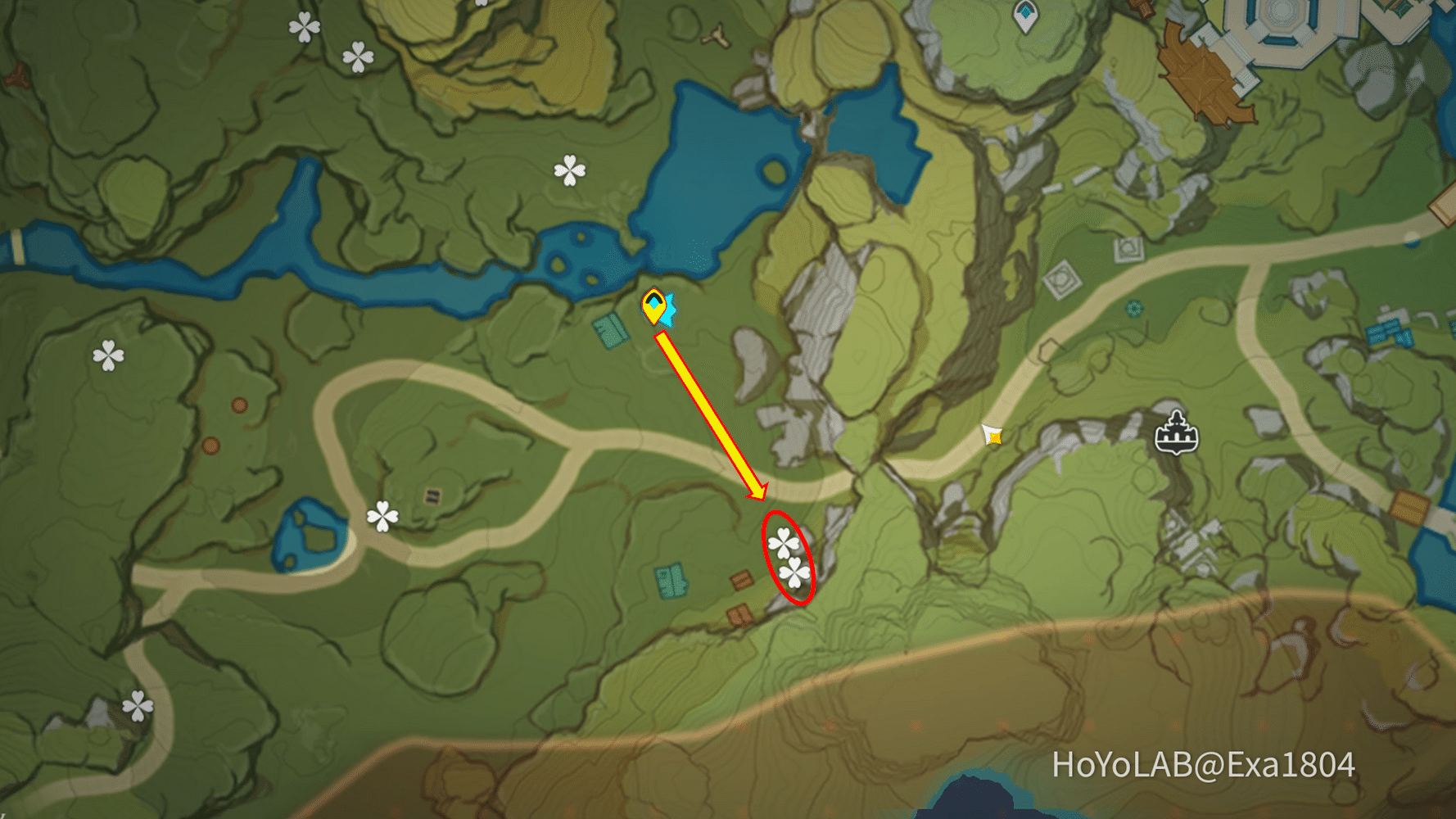Select the yellow custom pin marker near the river
This screenshot has width=1456, height=819.
(x=653, y=306)
